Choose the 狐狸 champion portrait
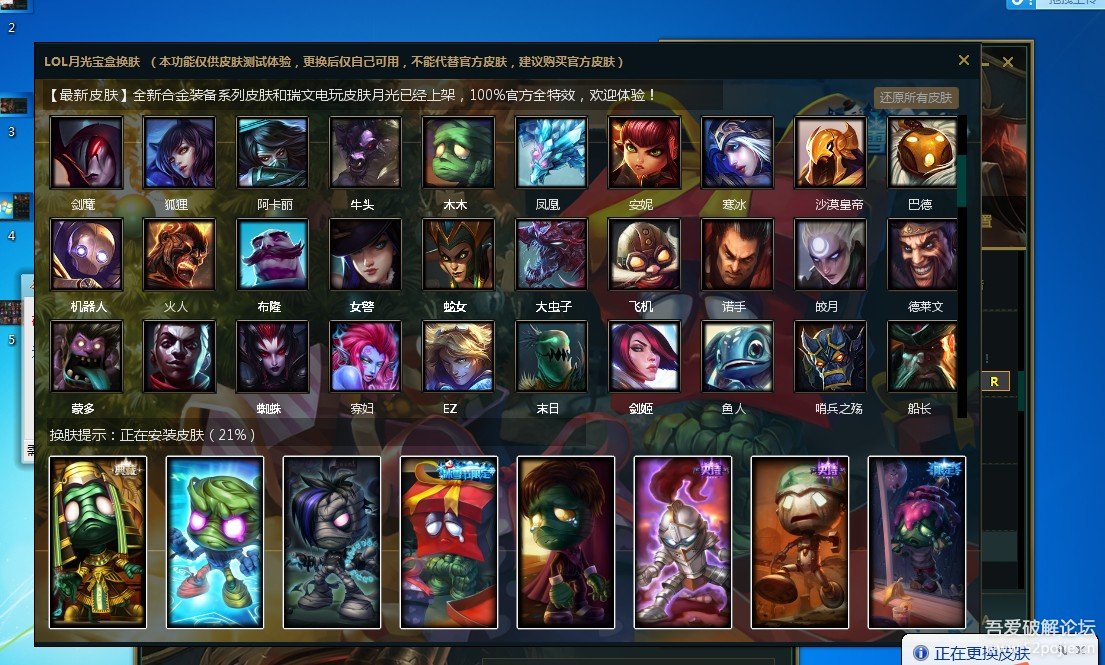 (x=179, y=153)
